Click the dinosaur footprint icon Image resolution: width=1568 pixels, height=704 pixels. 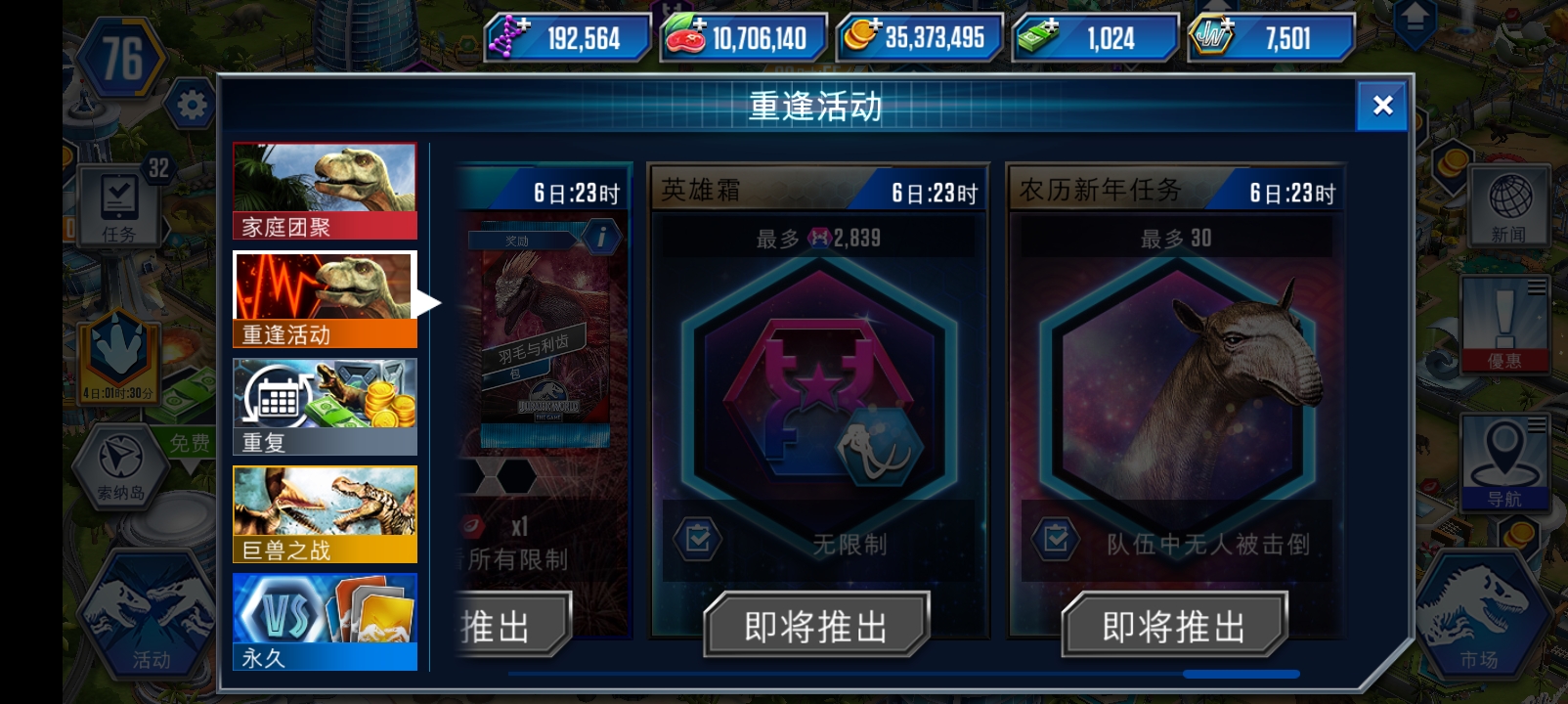point(117,347)
